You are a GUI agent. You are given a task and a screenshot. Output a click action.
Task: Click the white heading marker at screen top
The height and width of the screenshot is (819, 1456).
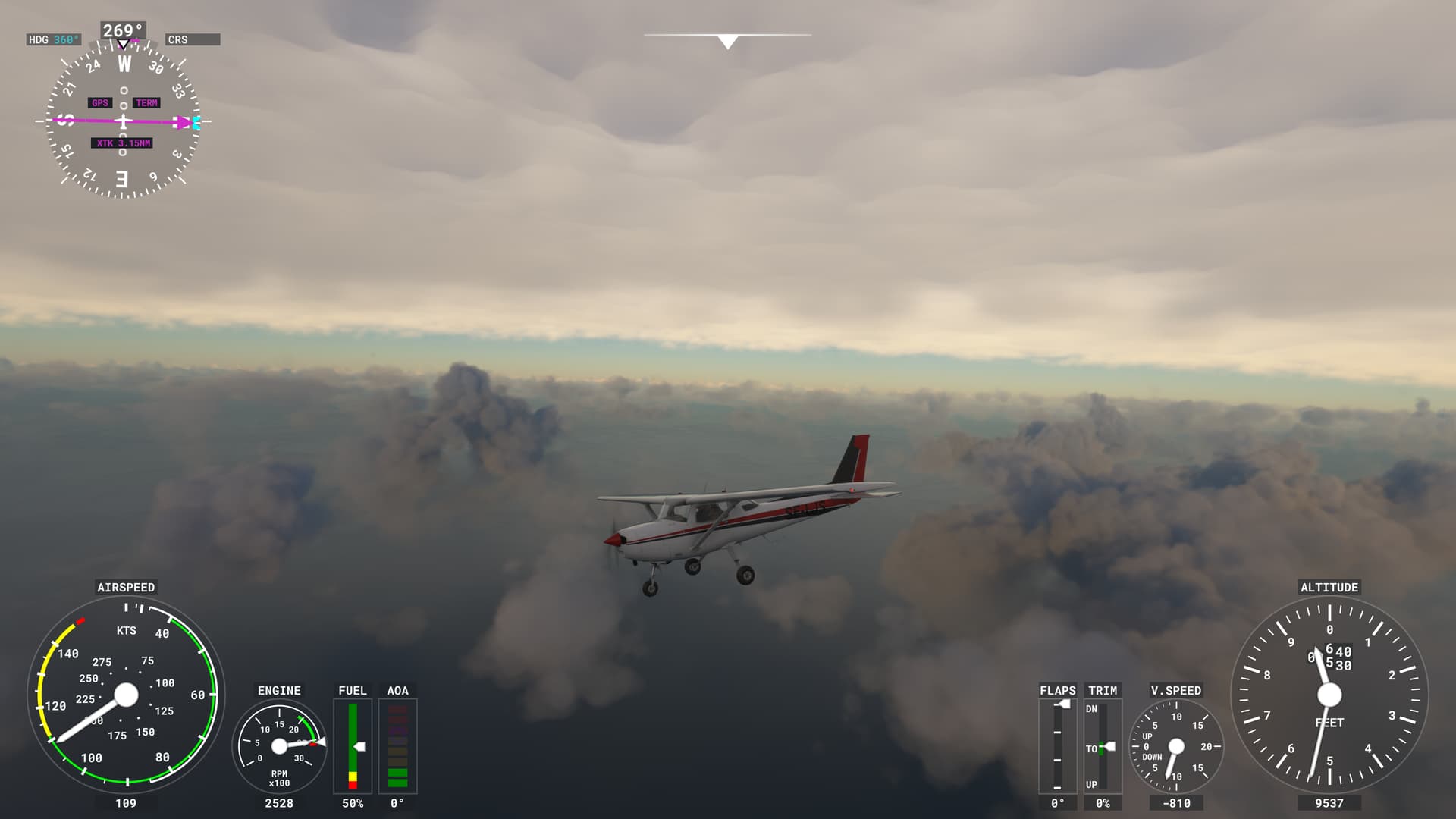(728, 39)
